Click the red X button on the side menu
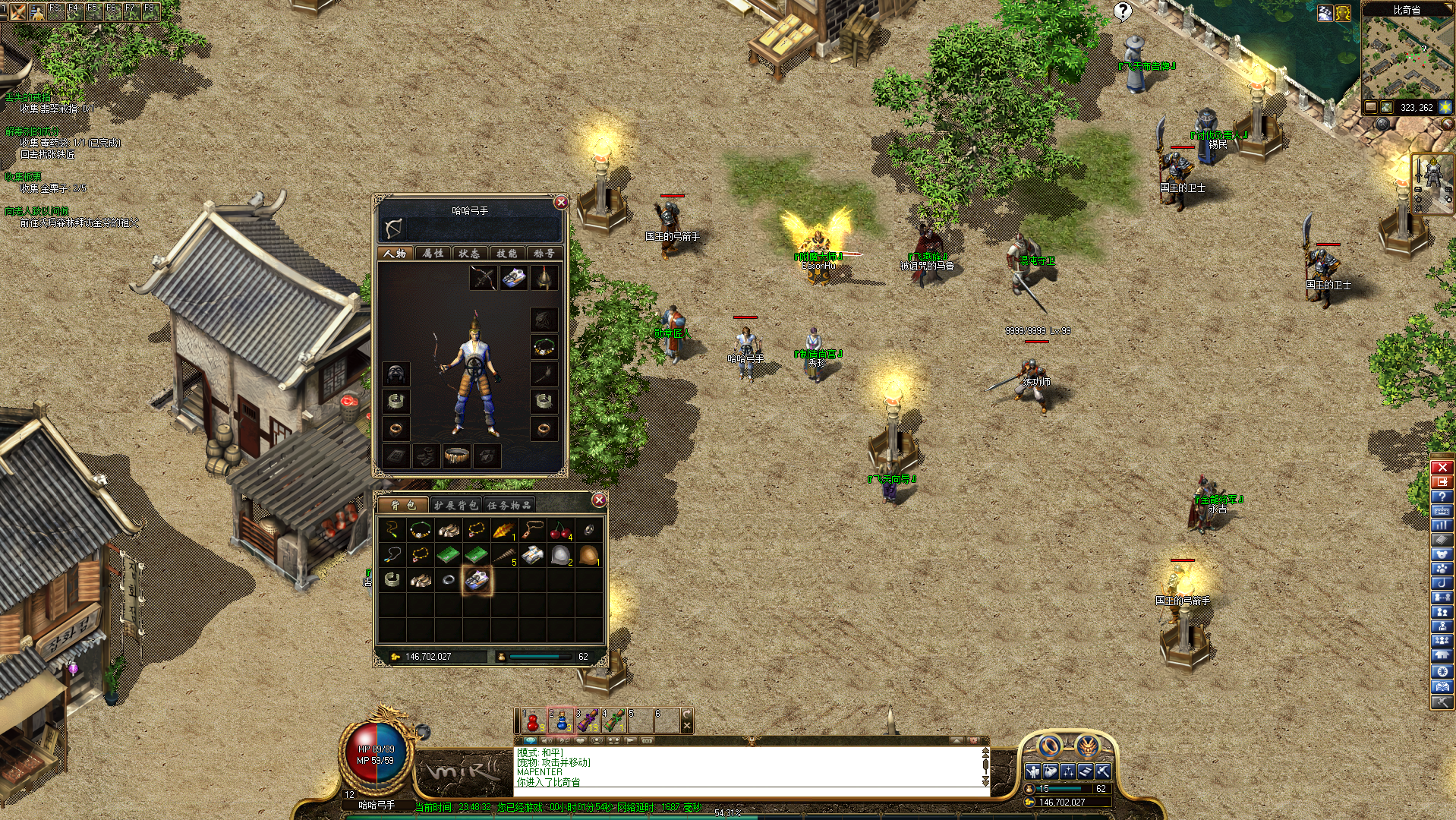The width and height of the screenshot is (1456, 820). (x=1442, y=467)
